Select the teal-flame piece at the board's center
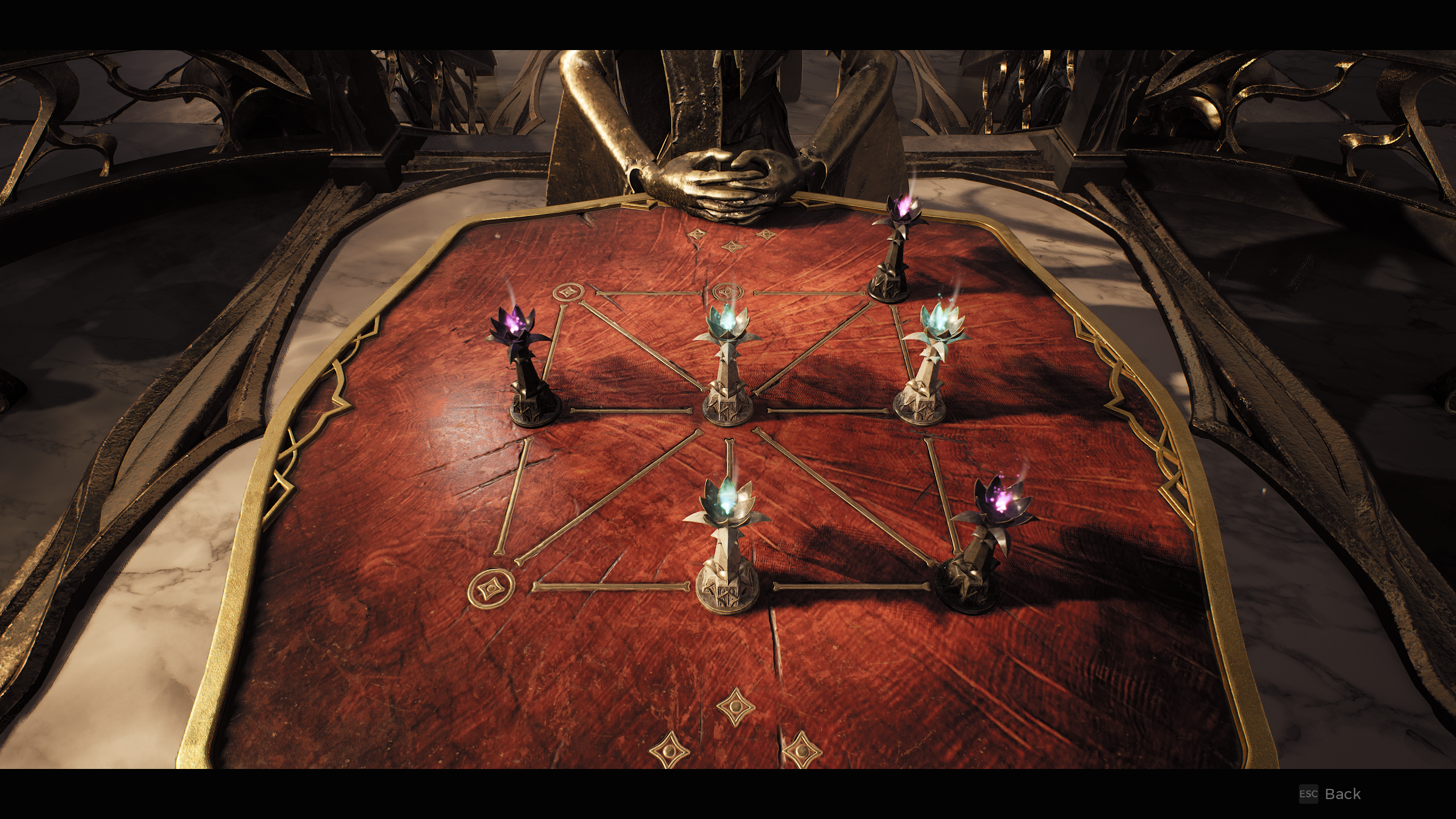 727,375
